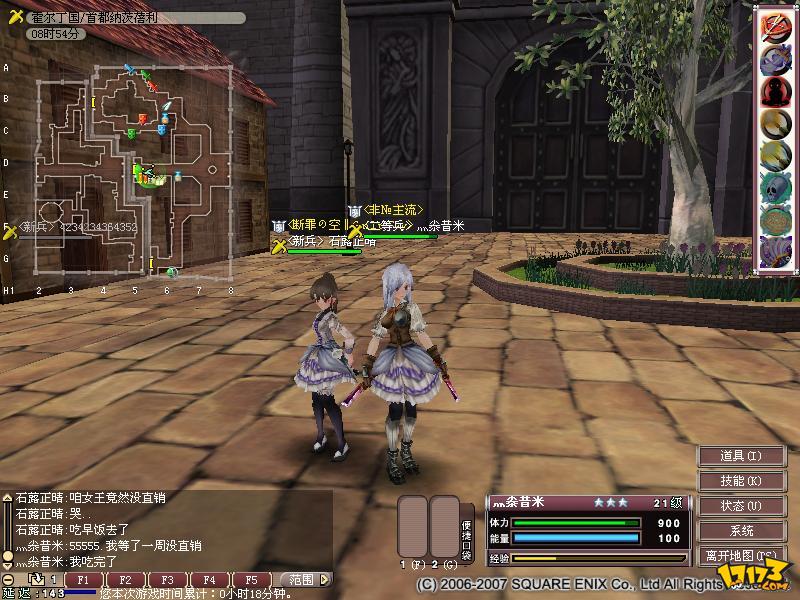Open the 技能 (K) skills menu
Screen dimensions: 800x600
point(741,481)
